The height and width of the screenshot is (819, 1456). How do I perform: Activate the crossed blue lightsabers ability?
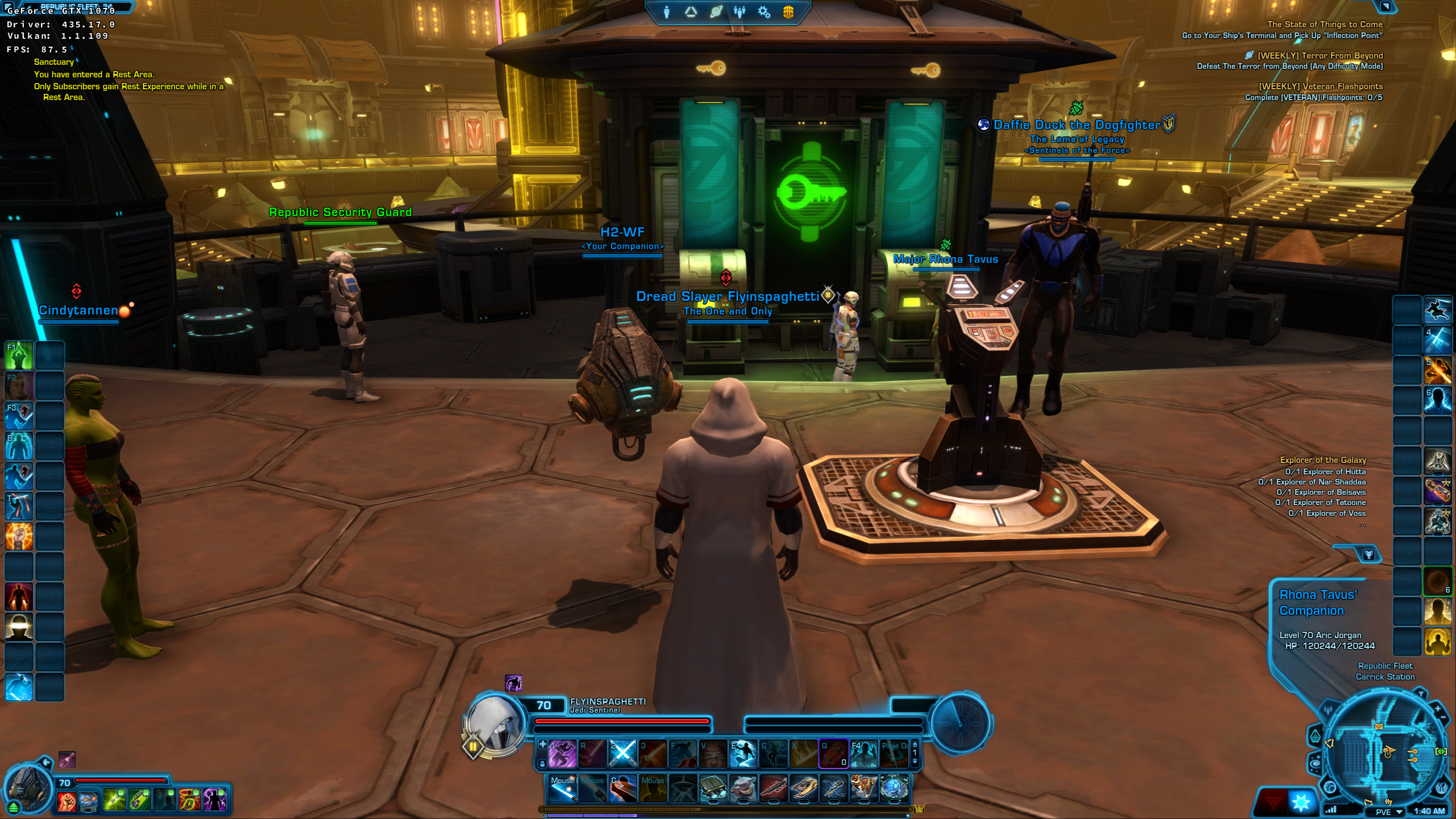tap(622, 754)
